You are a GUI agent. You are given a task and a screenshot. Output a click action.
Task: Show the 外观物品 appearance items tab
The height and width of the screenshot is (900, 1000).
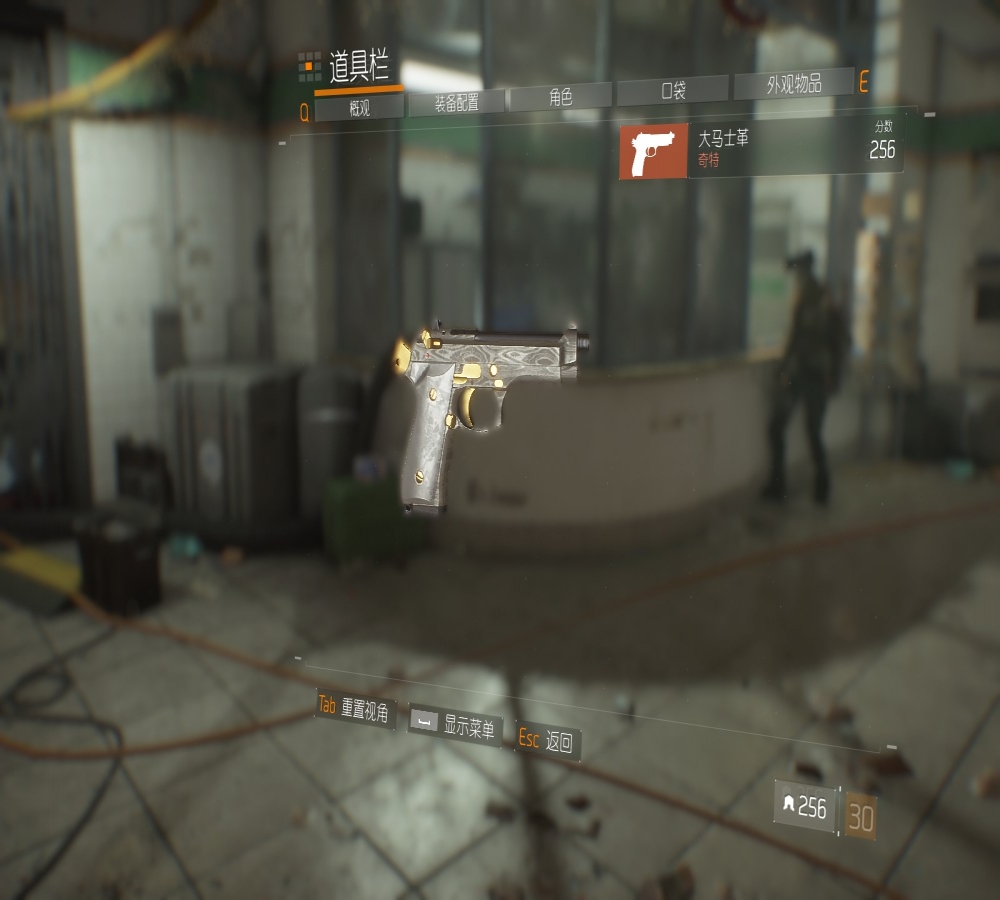pyautogui.click(x=794, y=85)
